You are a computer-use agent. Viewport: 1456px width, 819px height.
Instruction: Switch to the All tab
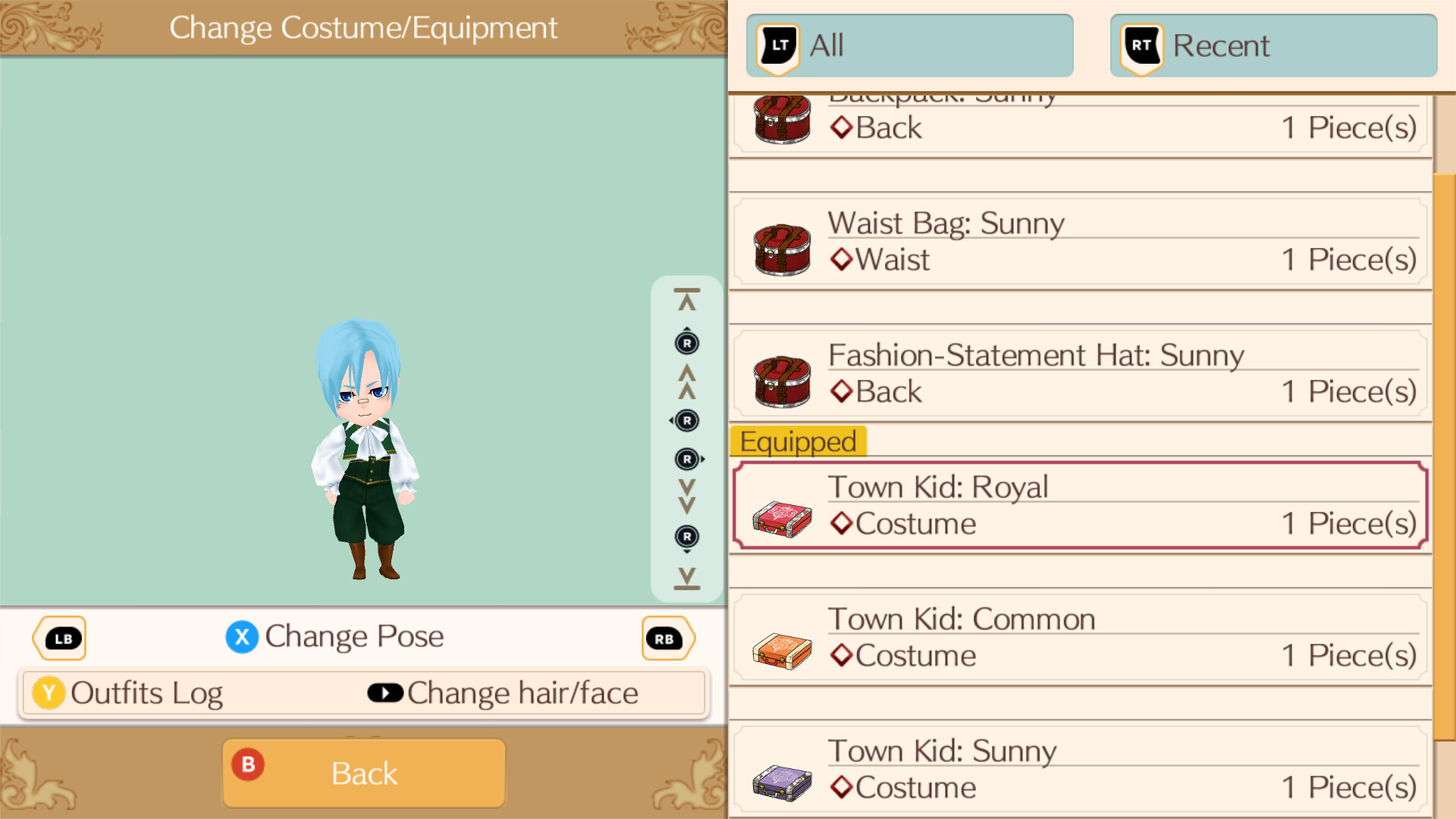click(x=908, y=45)
